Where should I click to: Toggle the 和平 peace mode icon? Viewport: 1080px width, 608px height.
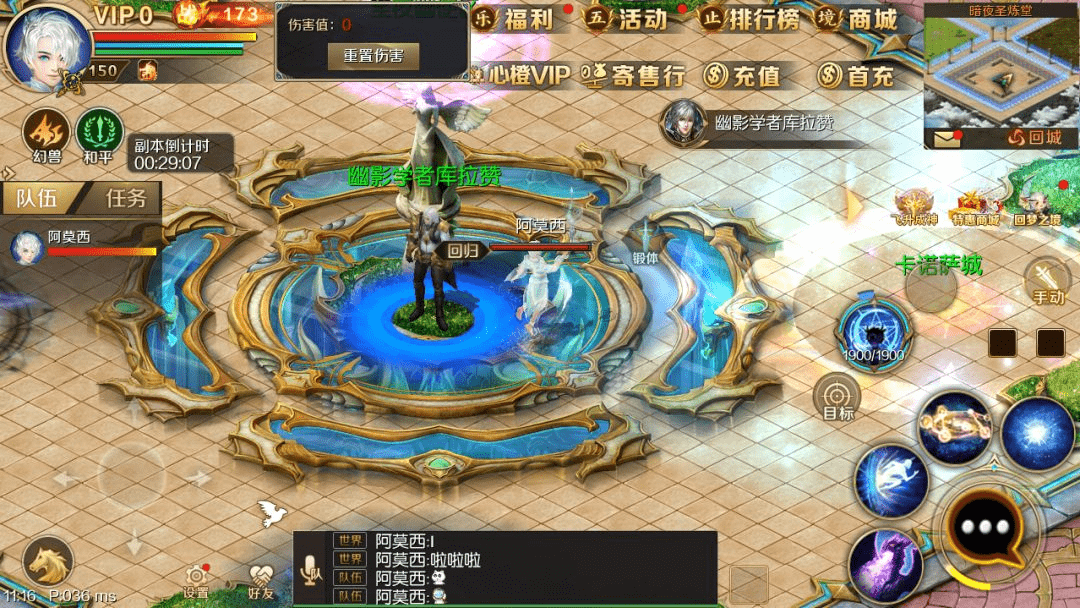98,135
